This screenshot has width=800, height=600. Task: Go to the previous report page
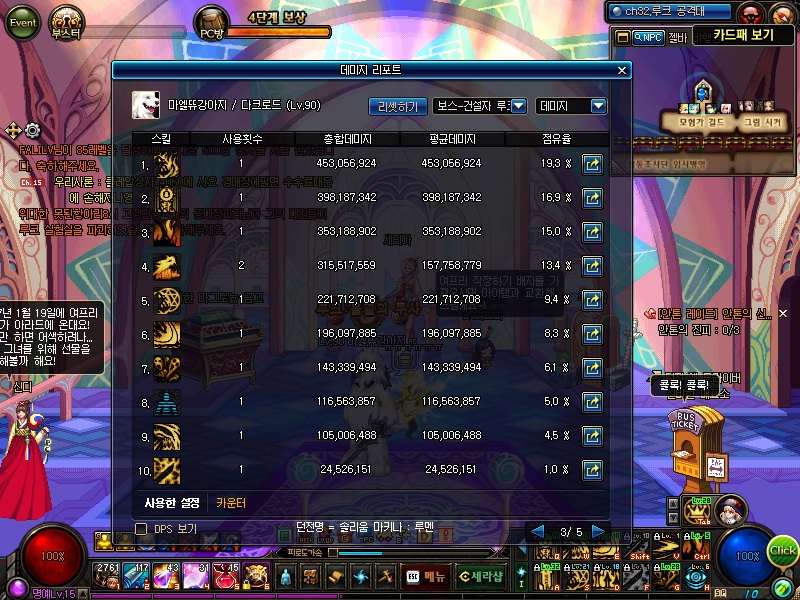537,531
